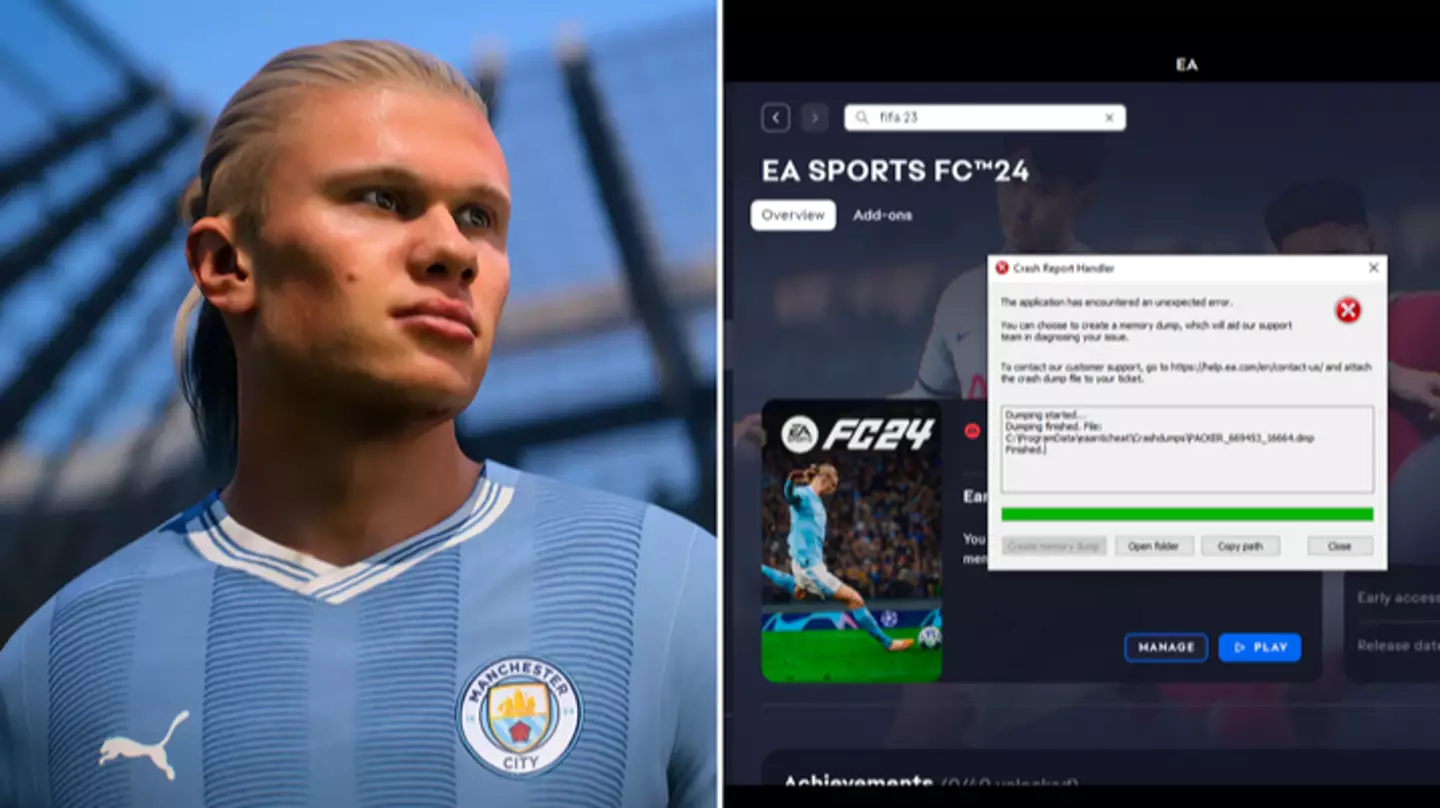Screen dimensions: 1440x808
Task: Click Open folder in the crash dialog
Action: 1154,545
